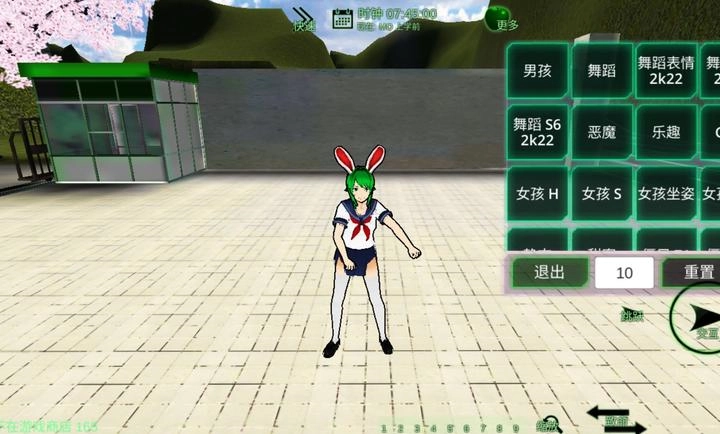The width and height of the screenshot is (720, 434).
Task: Open the calendar clock icon
Action: (343, 17)
